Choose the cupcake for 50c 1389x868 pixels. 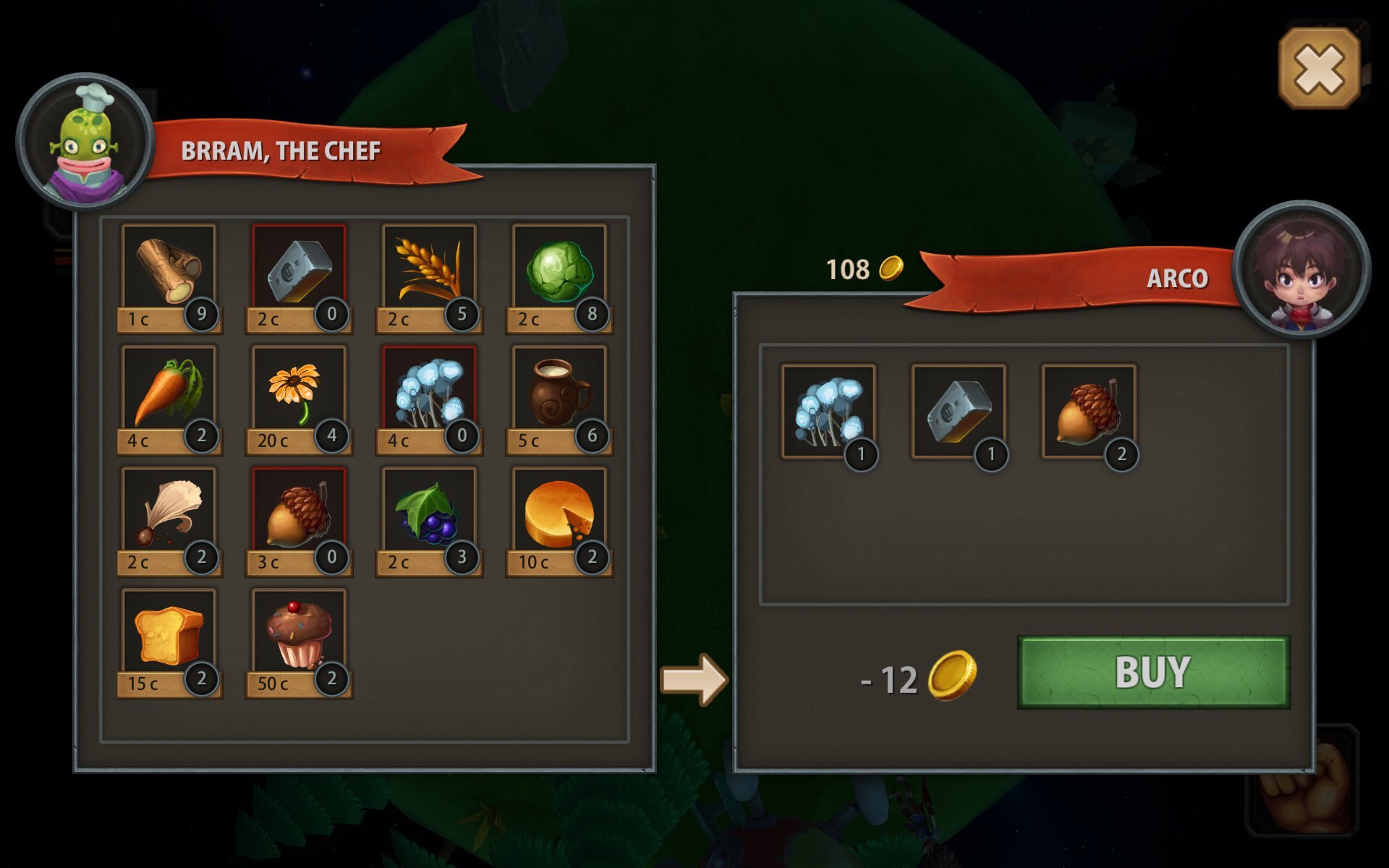(299, 634)
